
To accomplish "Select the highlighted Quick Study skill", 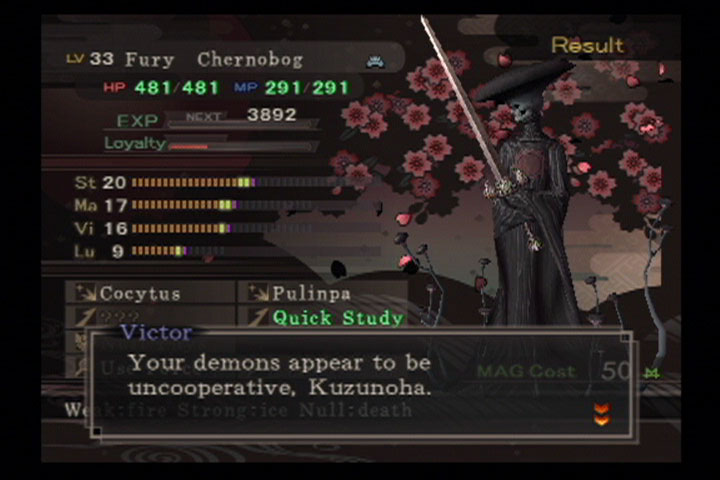I will pos(337,319).
